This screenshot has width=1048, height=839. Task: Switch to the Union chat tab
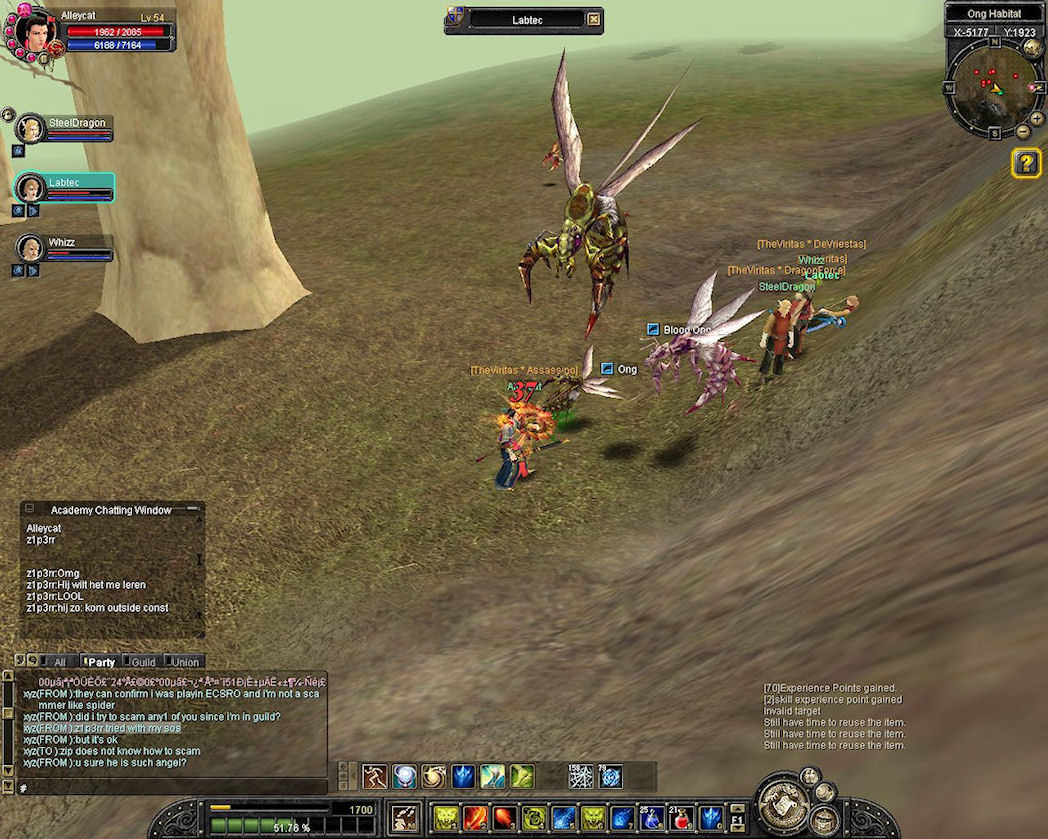pyautogui.click(x=184, y=662)
